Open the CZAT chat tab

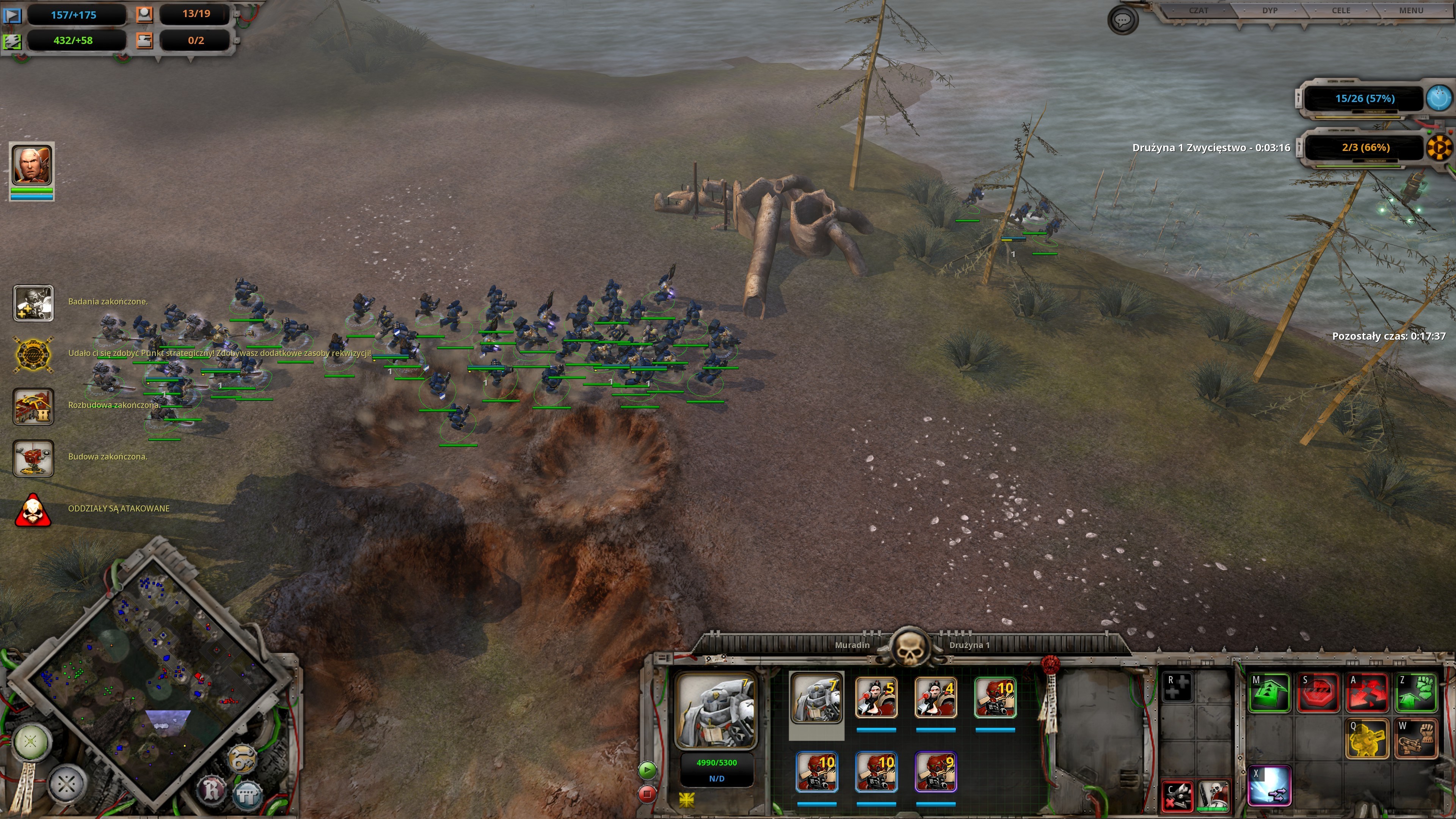coord(1198,11)
